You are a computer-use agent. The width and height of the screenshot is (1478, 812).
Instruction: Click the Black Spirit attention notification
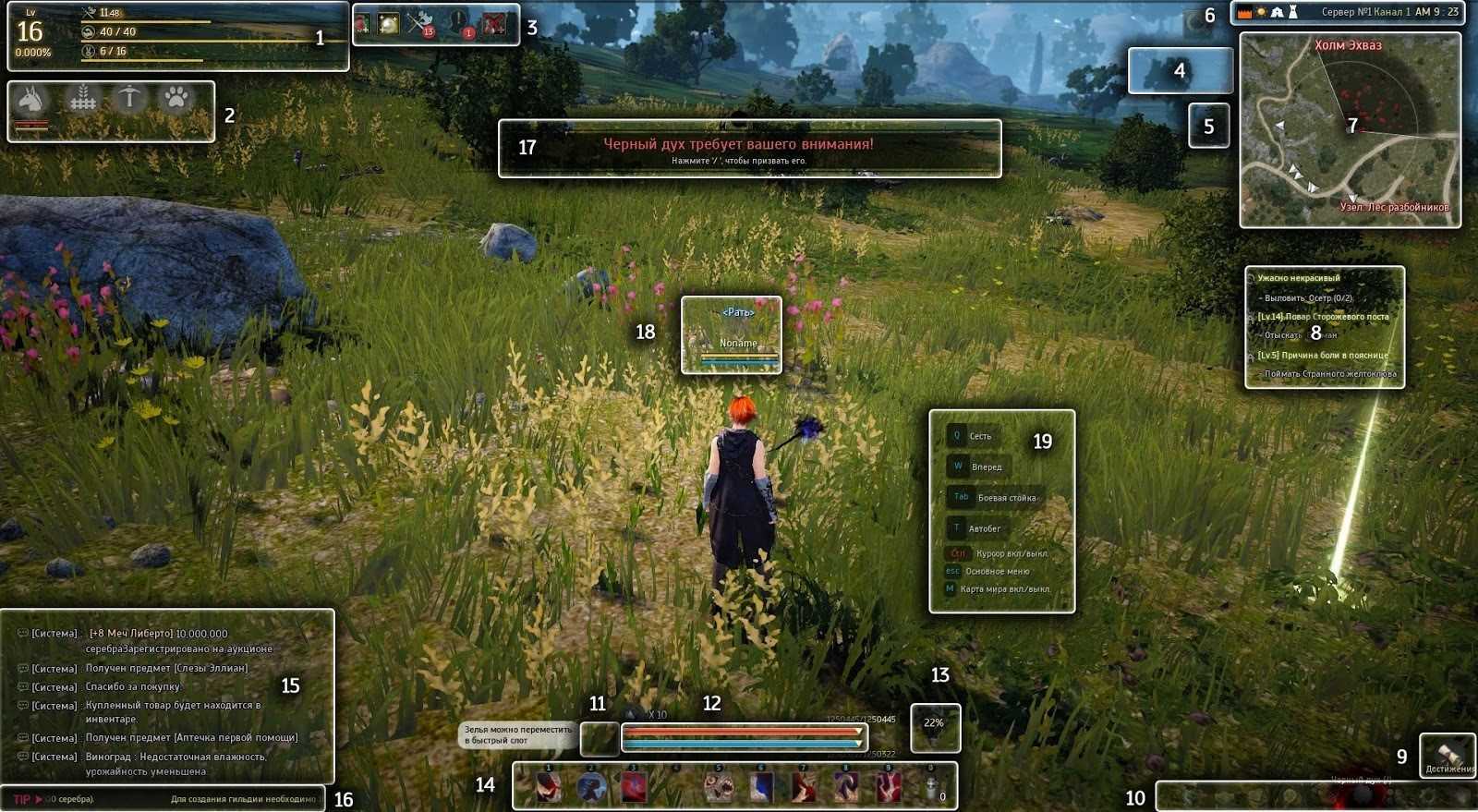click(x=749, y=148)
